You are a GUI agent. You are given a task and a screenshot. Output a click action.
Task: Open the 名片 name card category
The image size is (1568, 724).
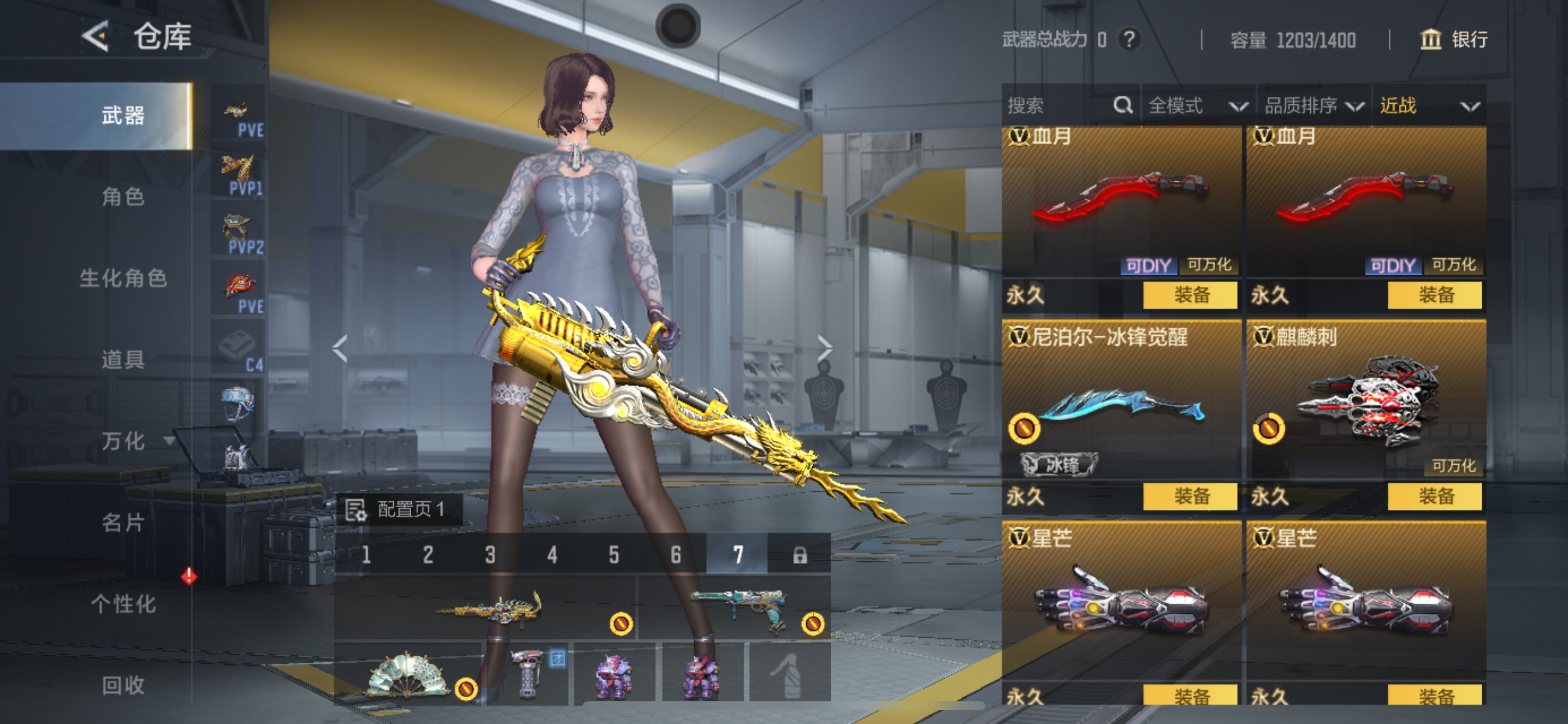(123, 523)
